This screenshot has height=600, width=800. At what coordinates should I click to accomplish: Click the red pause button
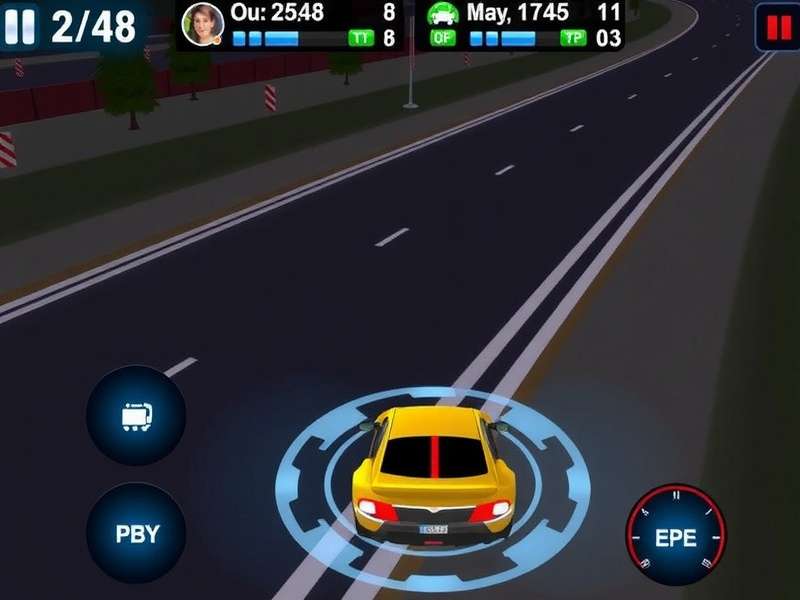pos(776,27)
